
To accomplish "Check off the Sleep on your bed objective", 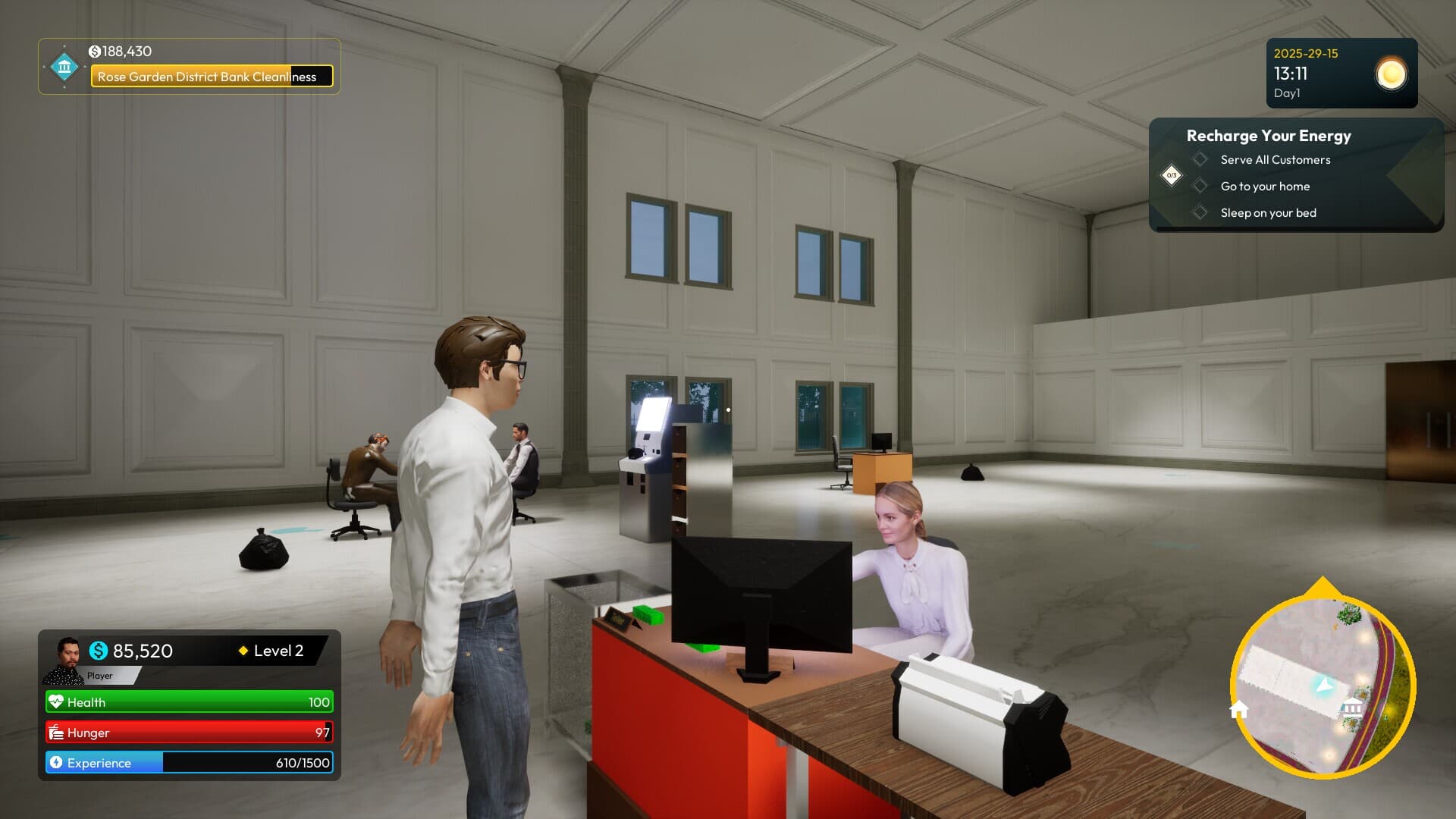I will pos(1201,213).
